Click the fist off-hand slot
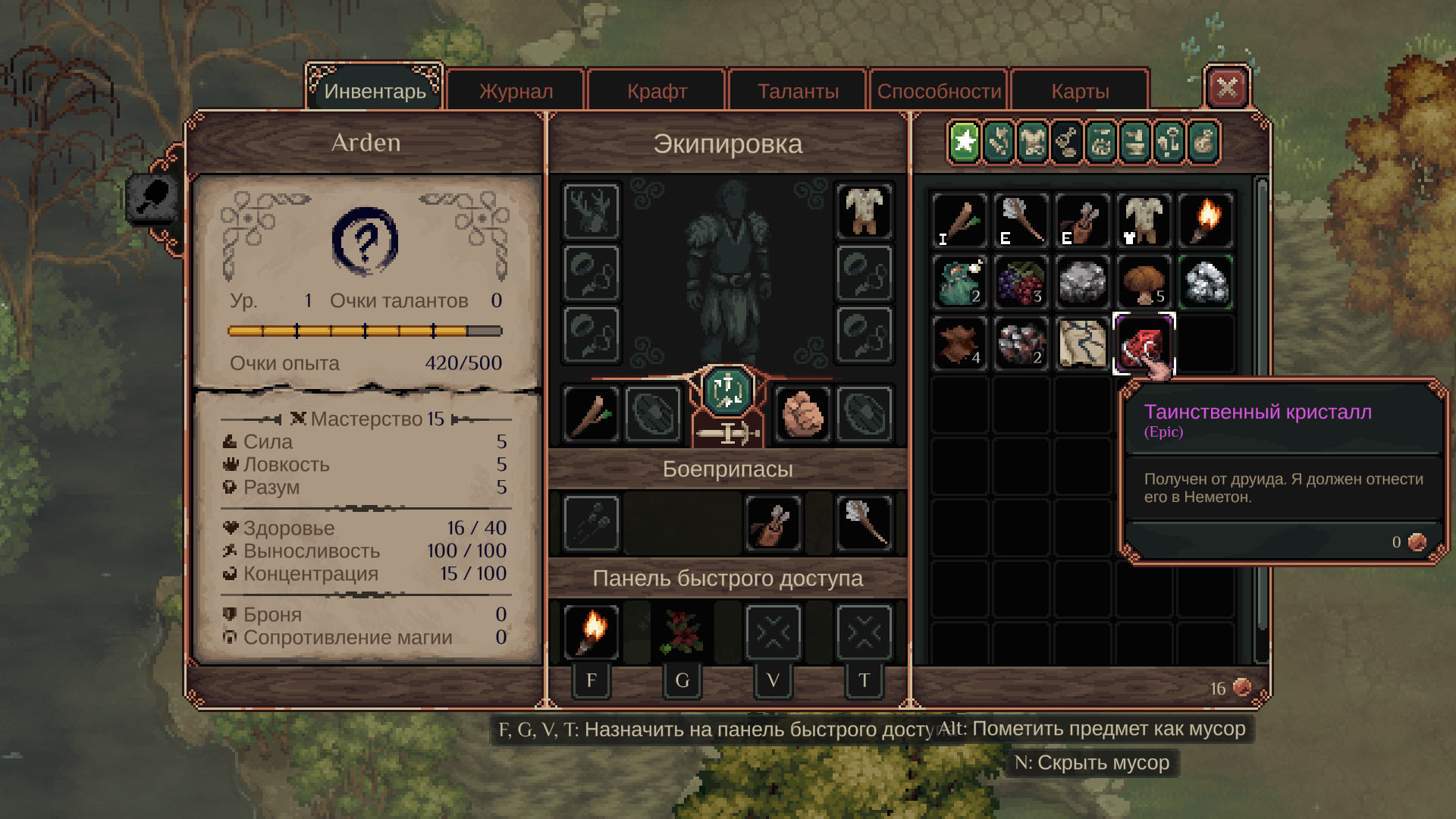This screenshot has height=819, width=1456. click(802, 414)
